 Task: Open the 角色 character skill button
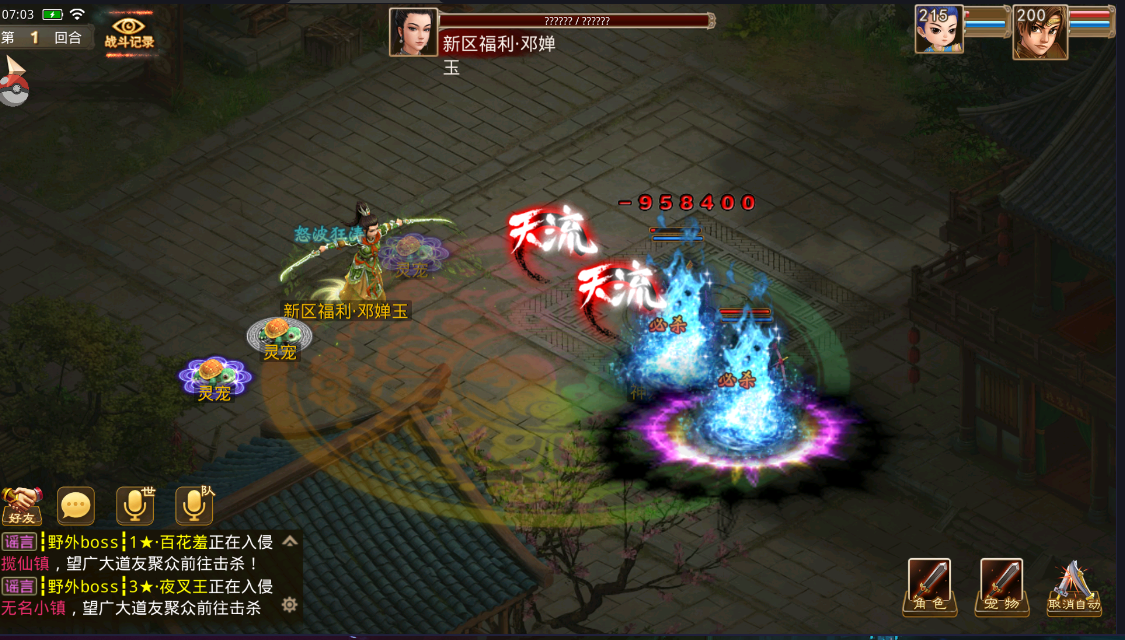929,585
